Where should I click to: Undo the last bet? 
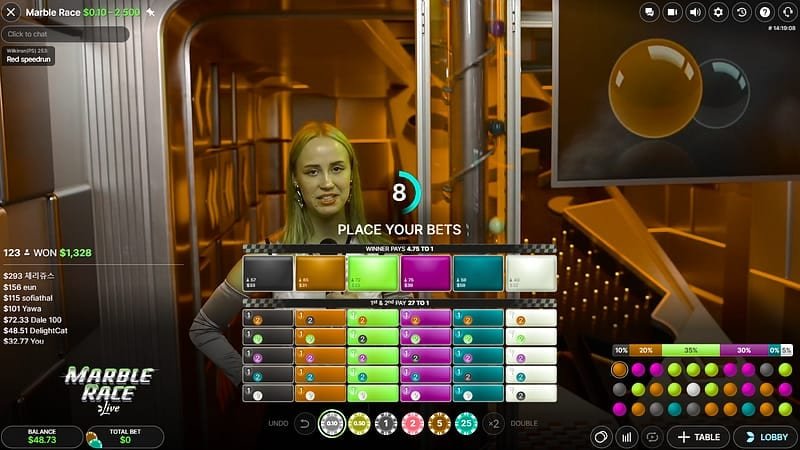[x=305, y=423]
